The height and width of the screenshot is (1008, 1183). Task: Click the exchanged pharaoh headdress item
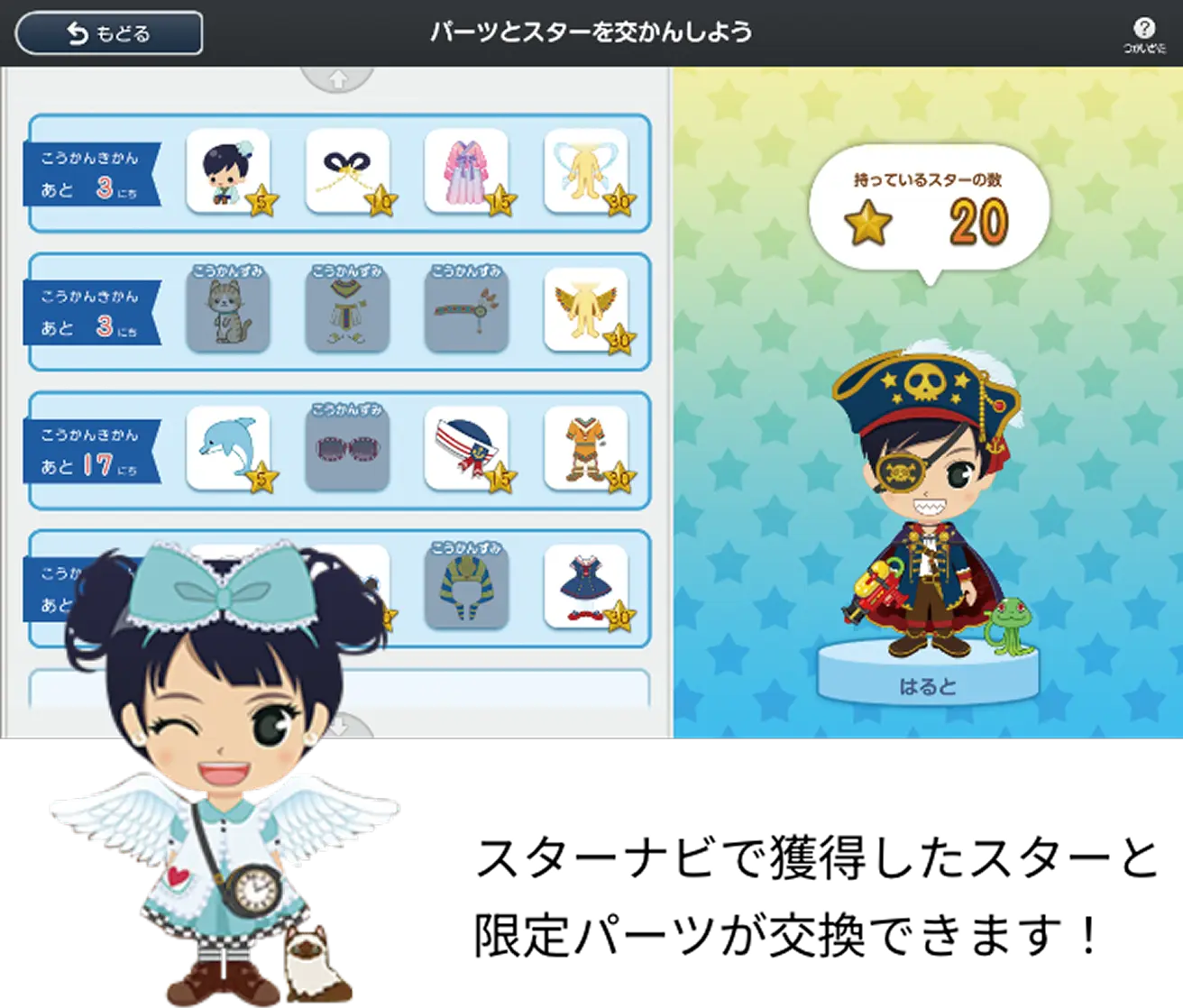pos(466,587)
